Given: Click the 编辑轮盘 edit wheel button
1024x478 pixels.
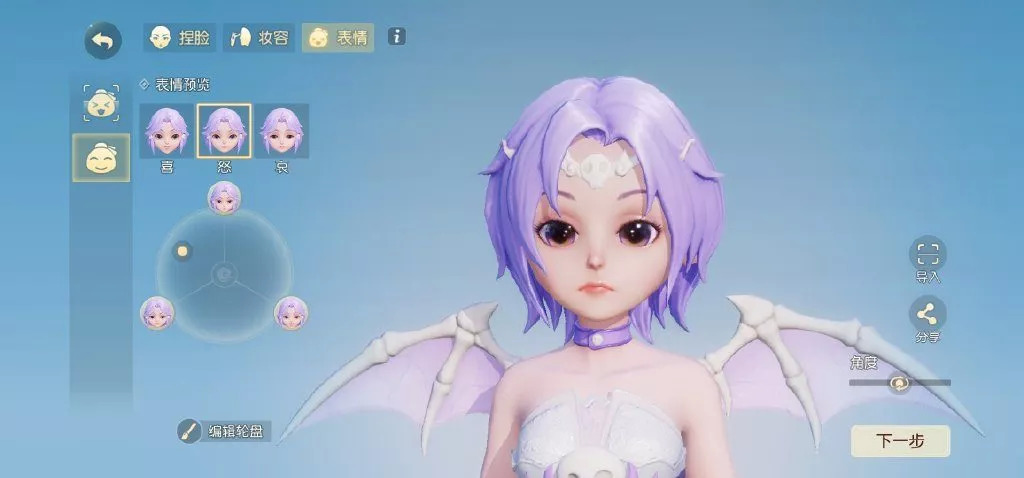Looking at the screenshot, I should (224, 431).
